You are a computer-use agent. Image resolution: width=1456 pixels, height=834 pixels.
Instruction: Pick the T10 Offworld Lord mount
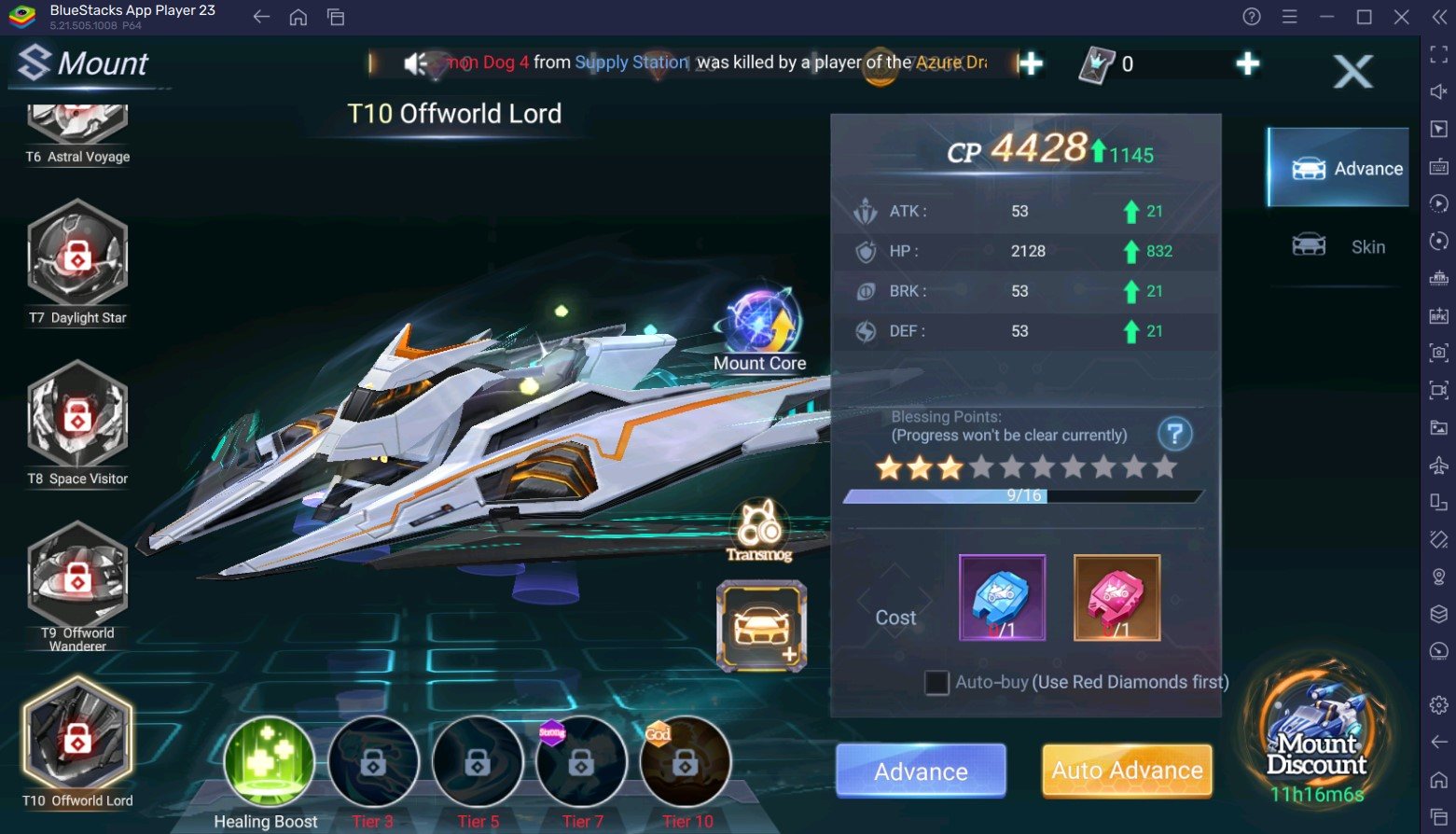pyautogui.click(x=77, y=737)
